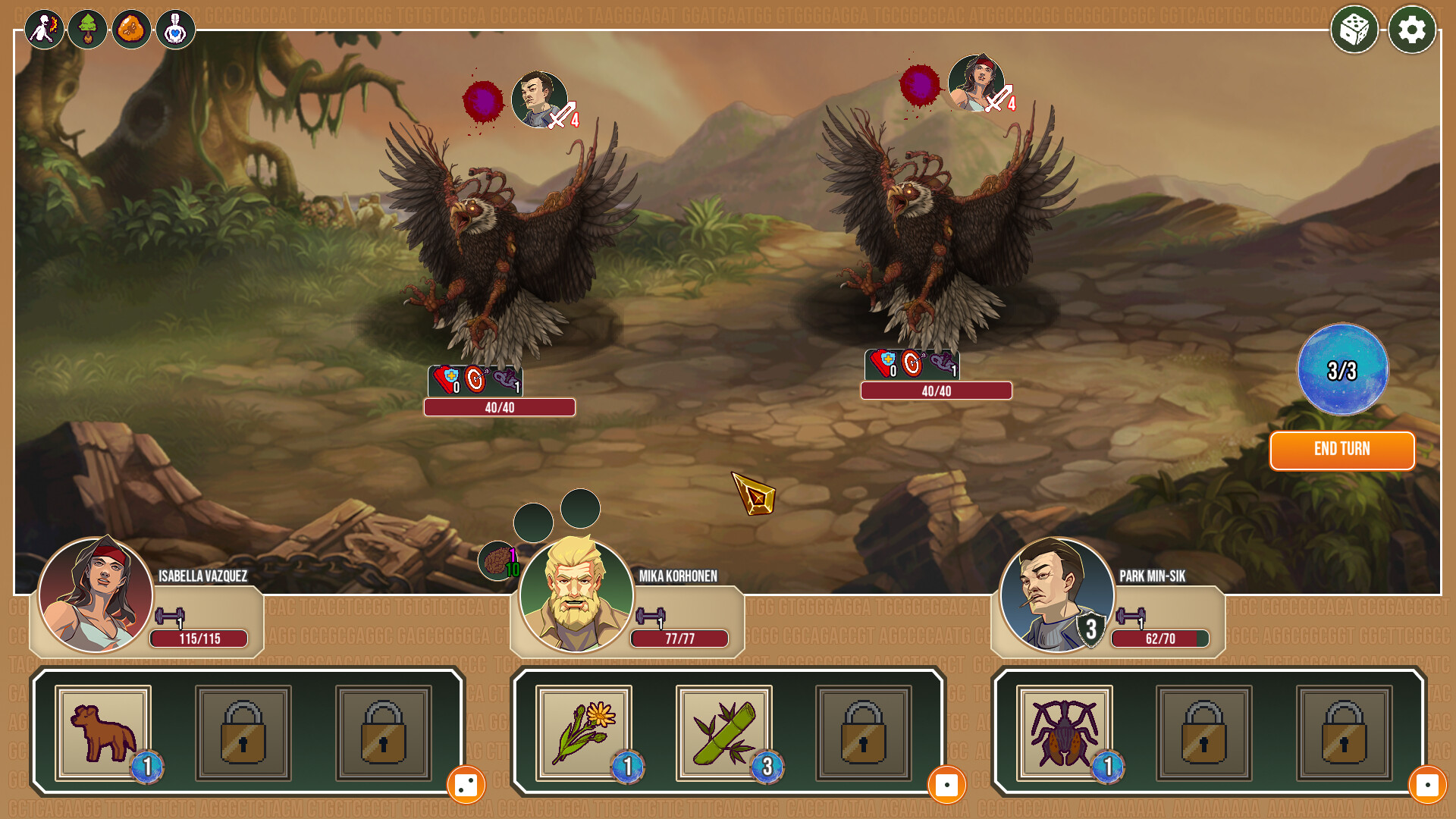
Task: Choose Park Min-Sik's portrait
Action: click(1056, 595)
